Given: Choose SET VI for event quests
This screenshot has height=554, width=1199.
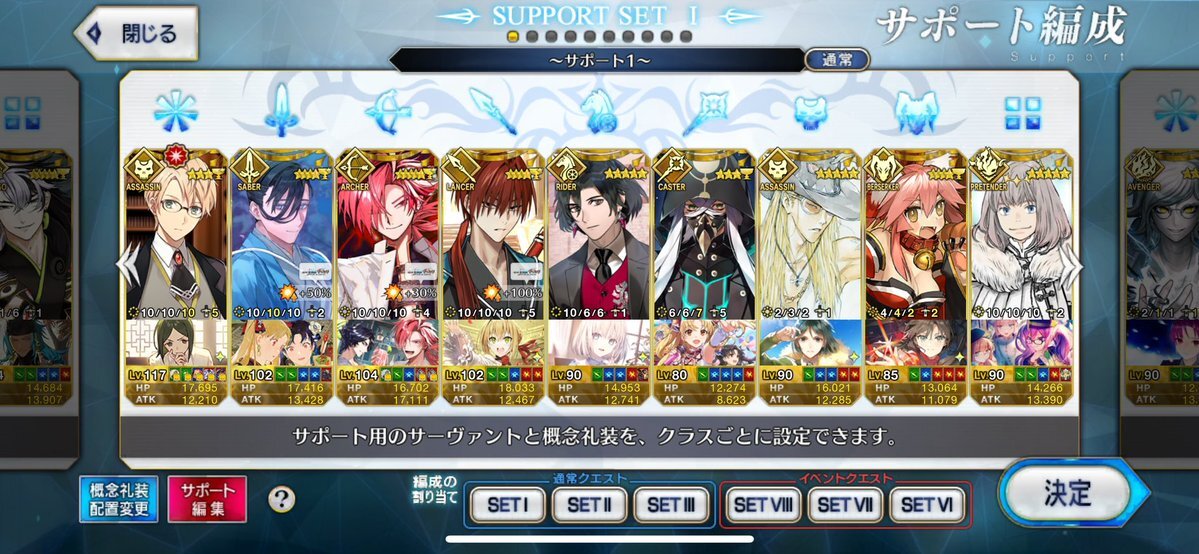Looking at the screenshot, I should (927, 505).
